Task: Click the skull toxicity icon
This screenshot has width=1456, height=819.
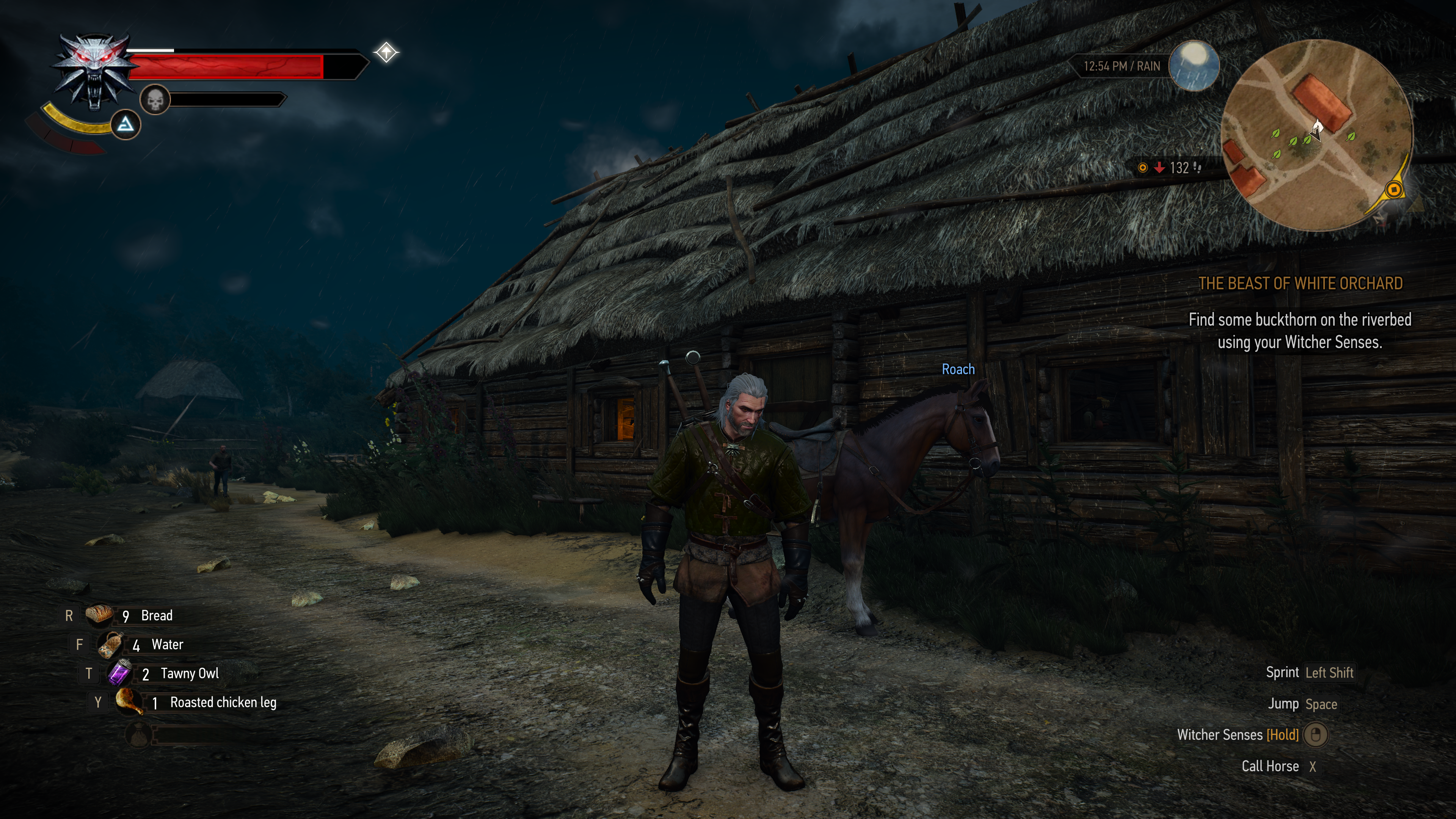Action: [155, 100]
